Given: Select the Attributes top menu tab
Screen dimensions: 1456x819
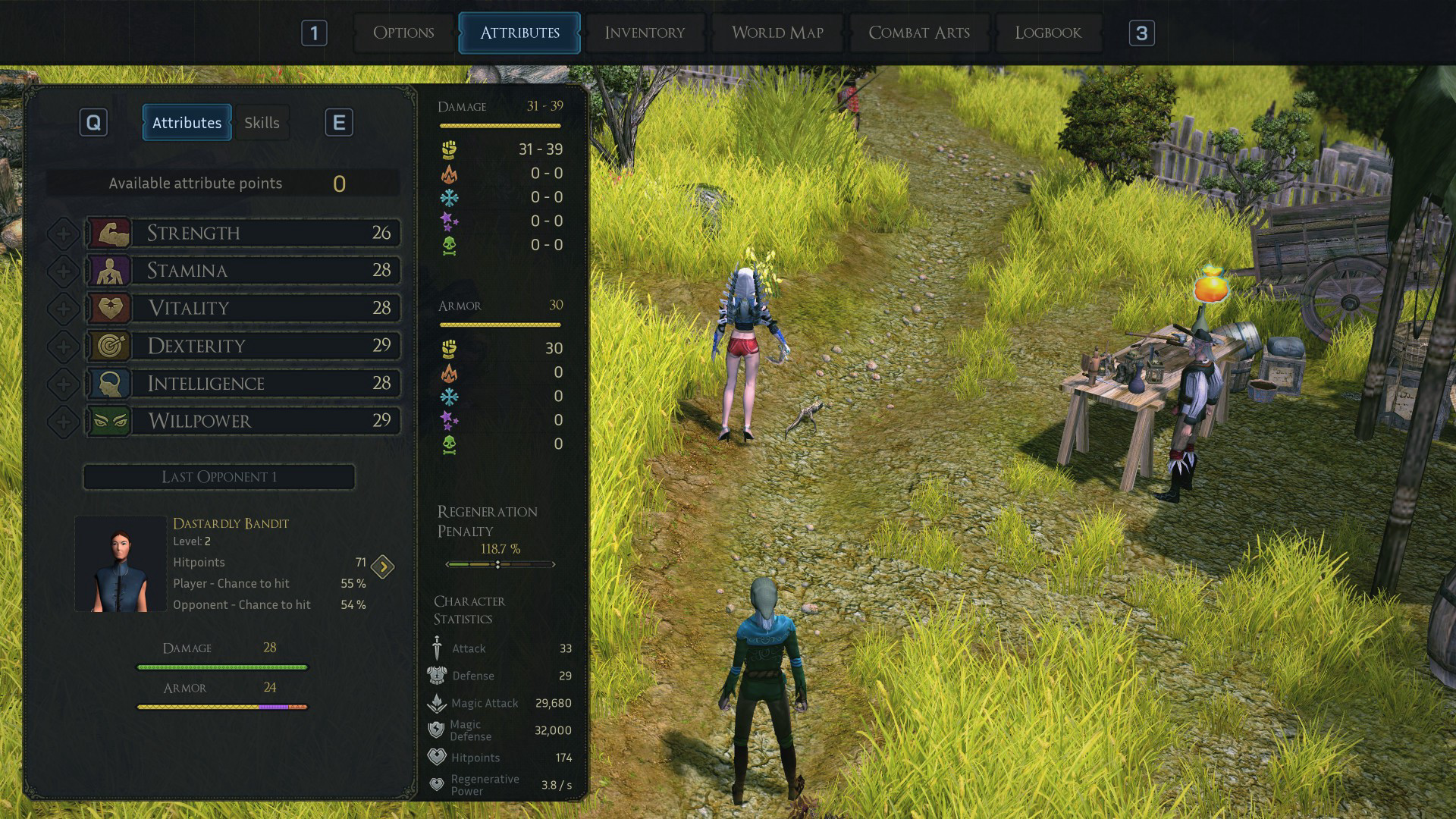Looking at the screenshot, I should coord(519,33).
